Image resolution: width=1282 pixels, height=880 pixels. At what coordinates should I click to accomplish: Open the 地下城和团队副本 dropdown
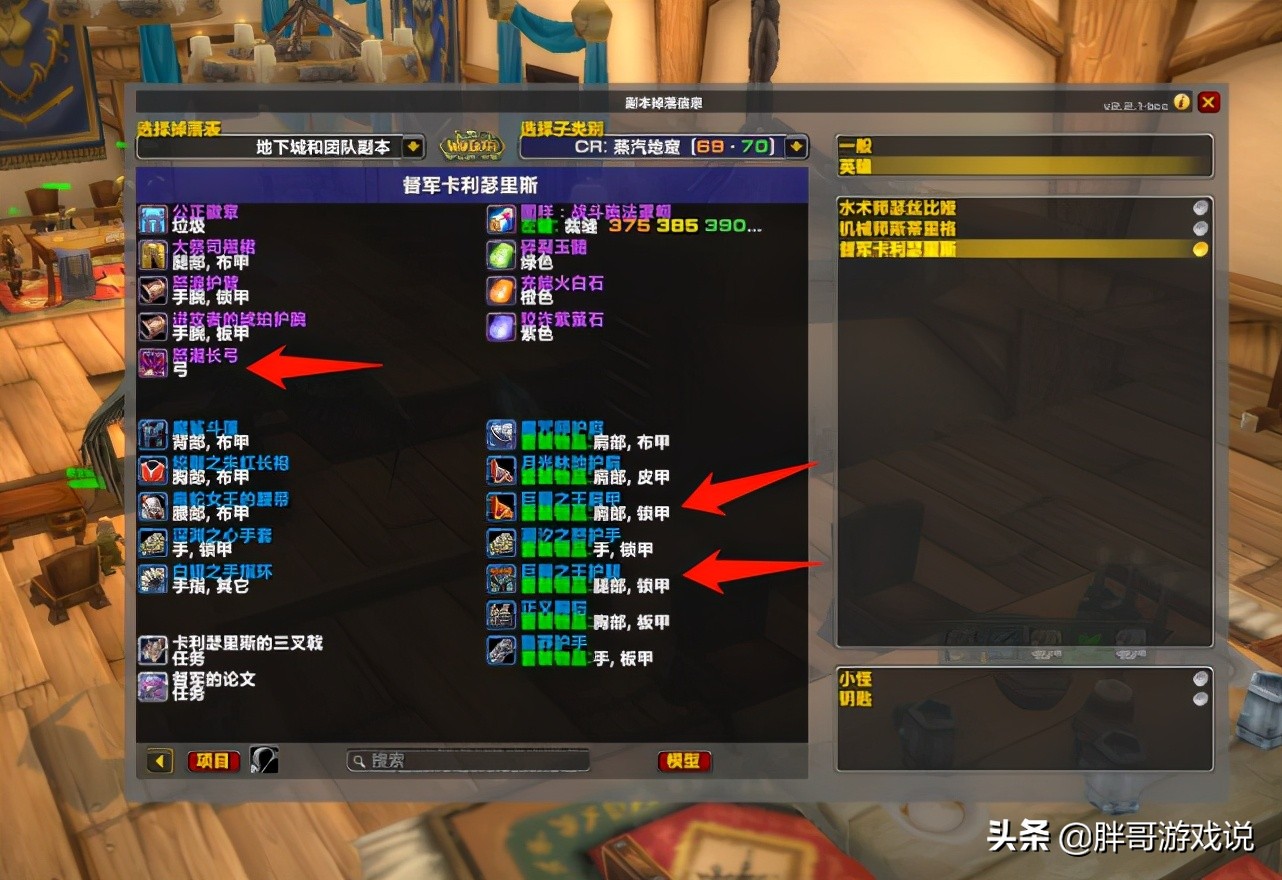pos(412,145)
